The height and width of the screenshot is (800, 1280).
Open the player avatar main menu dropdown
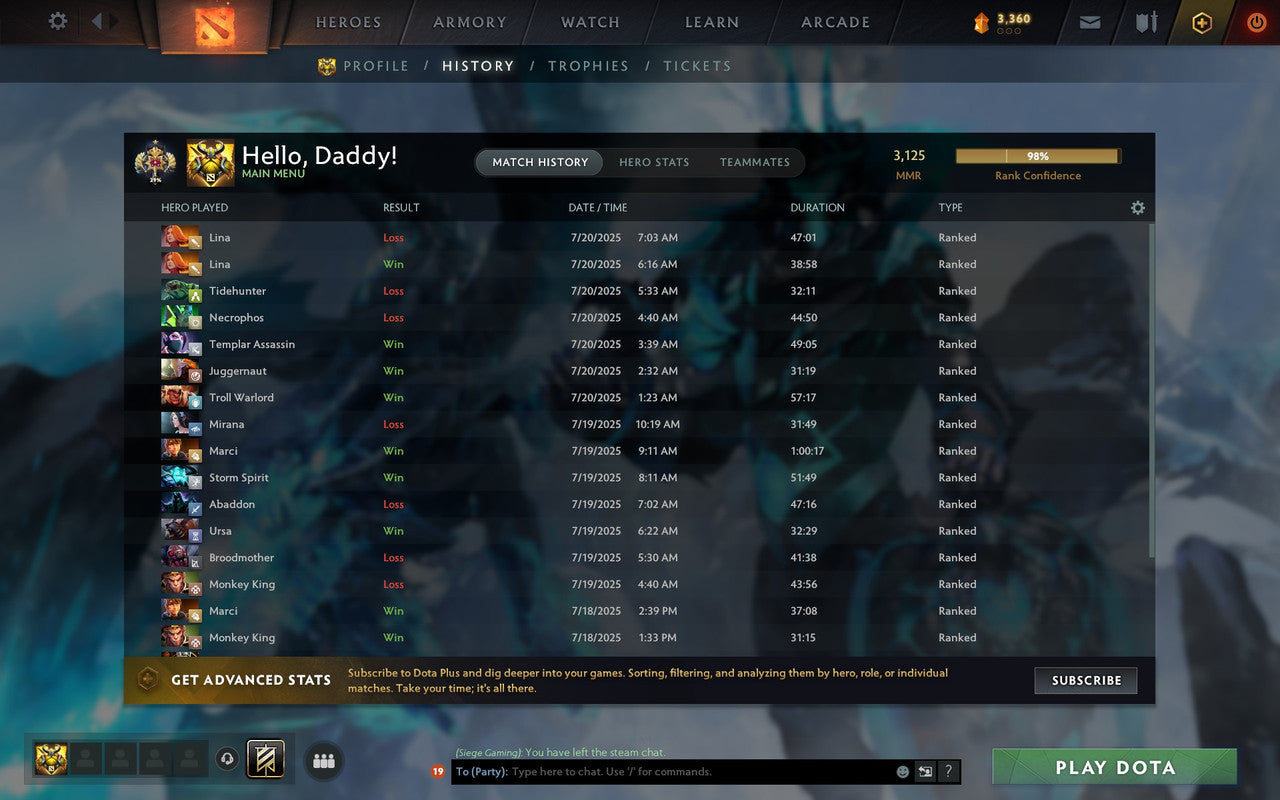[210, 162]
